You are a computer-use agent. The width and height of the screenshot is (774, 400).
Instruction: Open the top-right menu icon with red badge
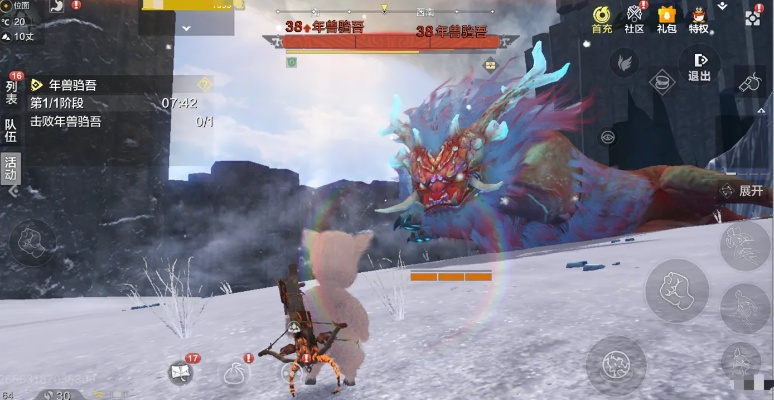click(x=752, y=17)
